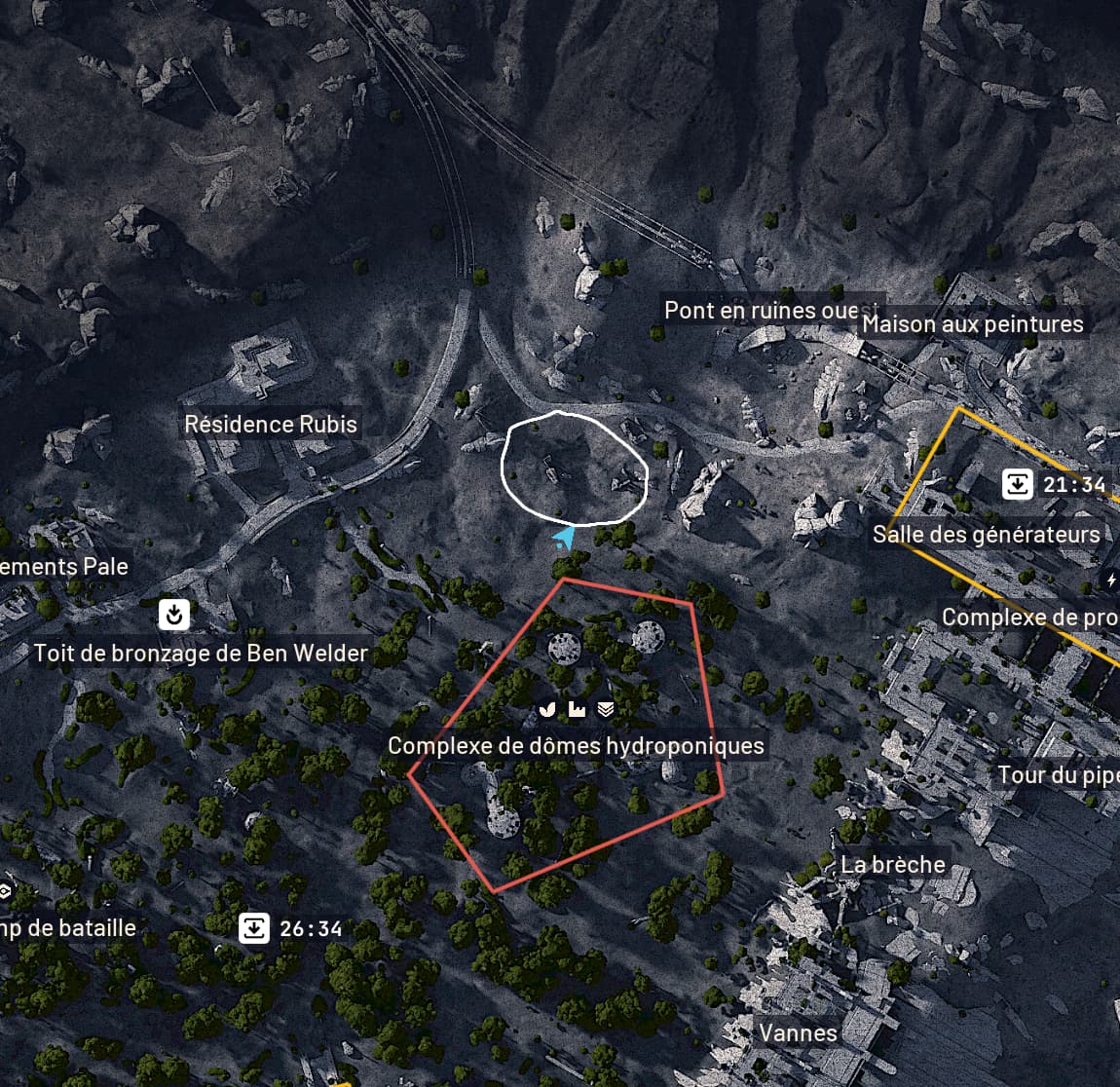
Task: Select the extraction marker showing 26:34
Action: [254, 928]
